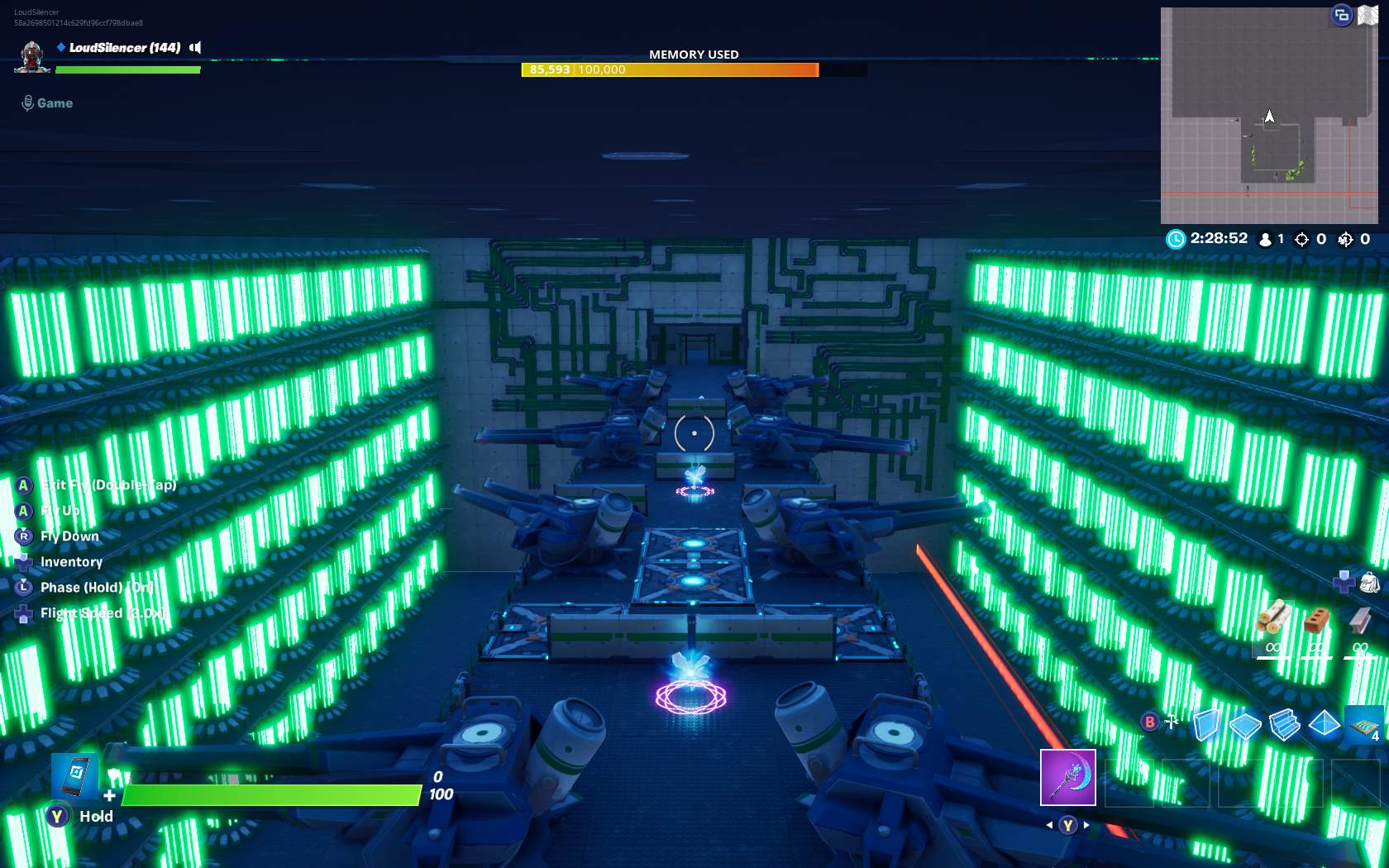
Task: Click the clock icon beside the match timer
Action: pyautogui.click(x=1175, y=238)
